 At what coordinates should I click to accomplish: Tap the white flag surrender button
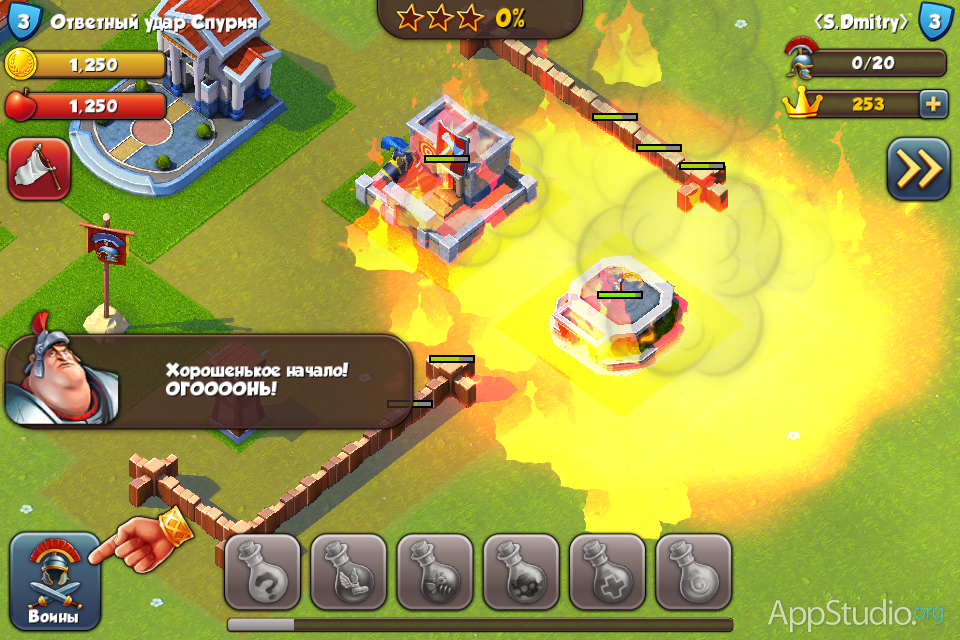pyautogui.click(x=39, y=169)
